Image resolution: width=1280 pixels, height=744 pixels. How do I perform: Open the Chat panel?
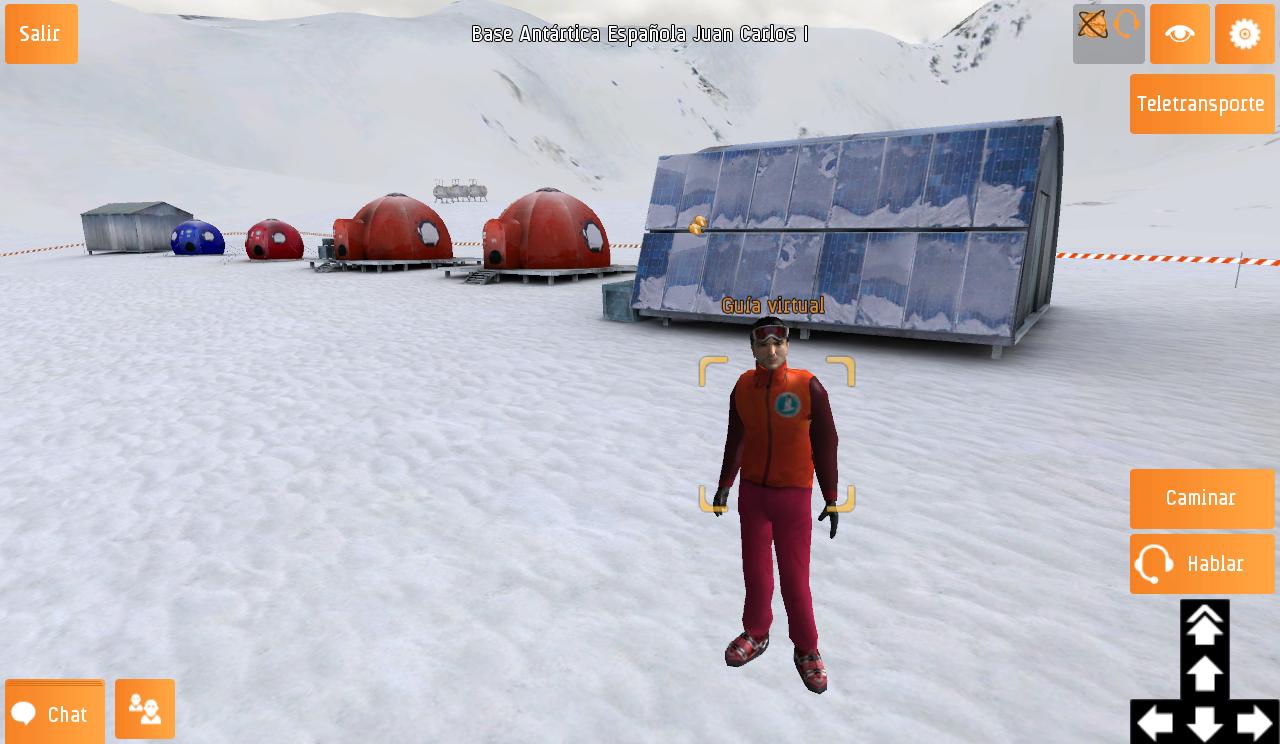pyautogui.click(x=55, y=713)
